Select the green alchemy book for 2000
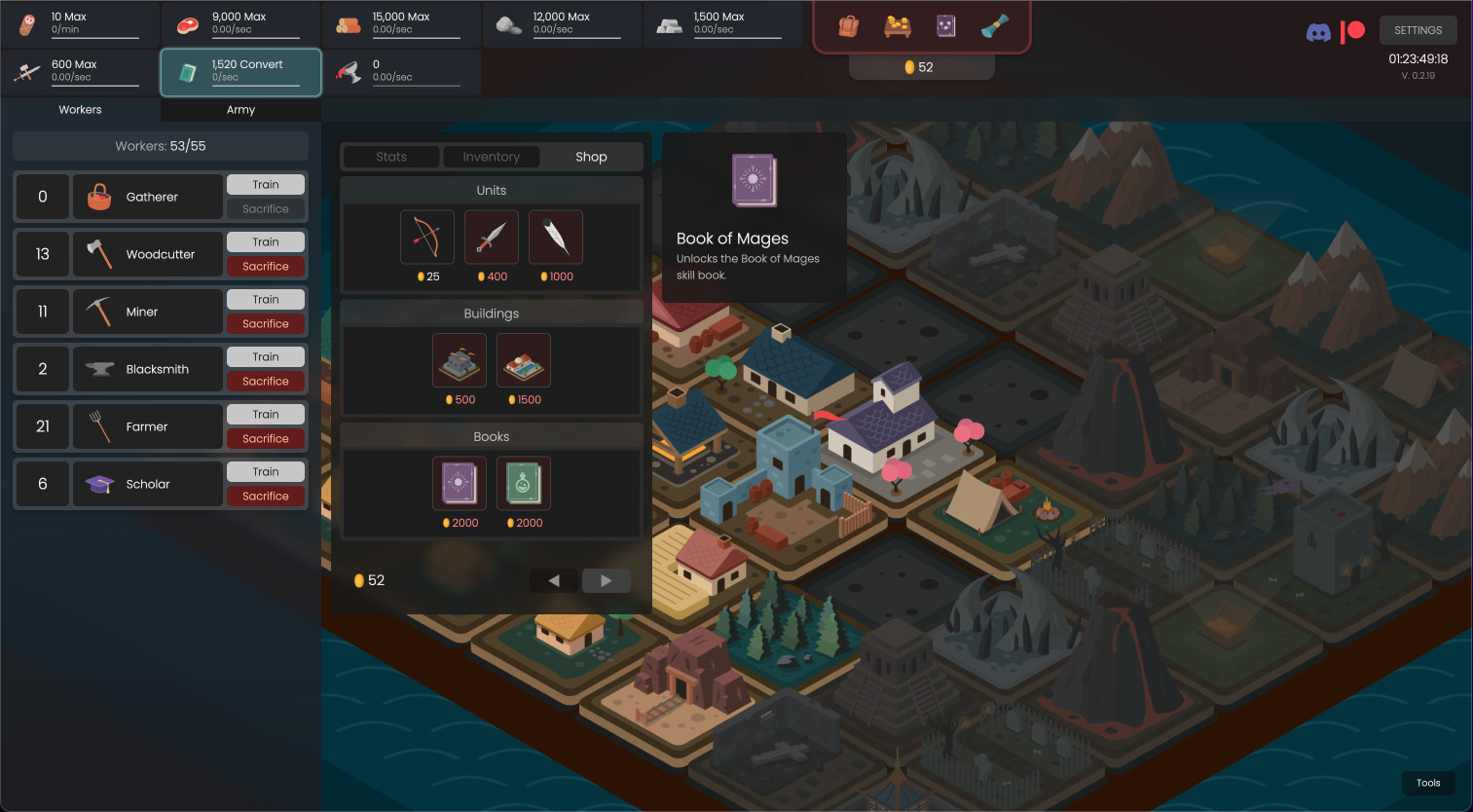The height and width of the screenshot is (812, 1473). click(523, 483)
